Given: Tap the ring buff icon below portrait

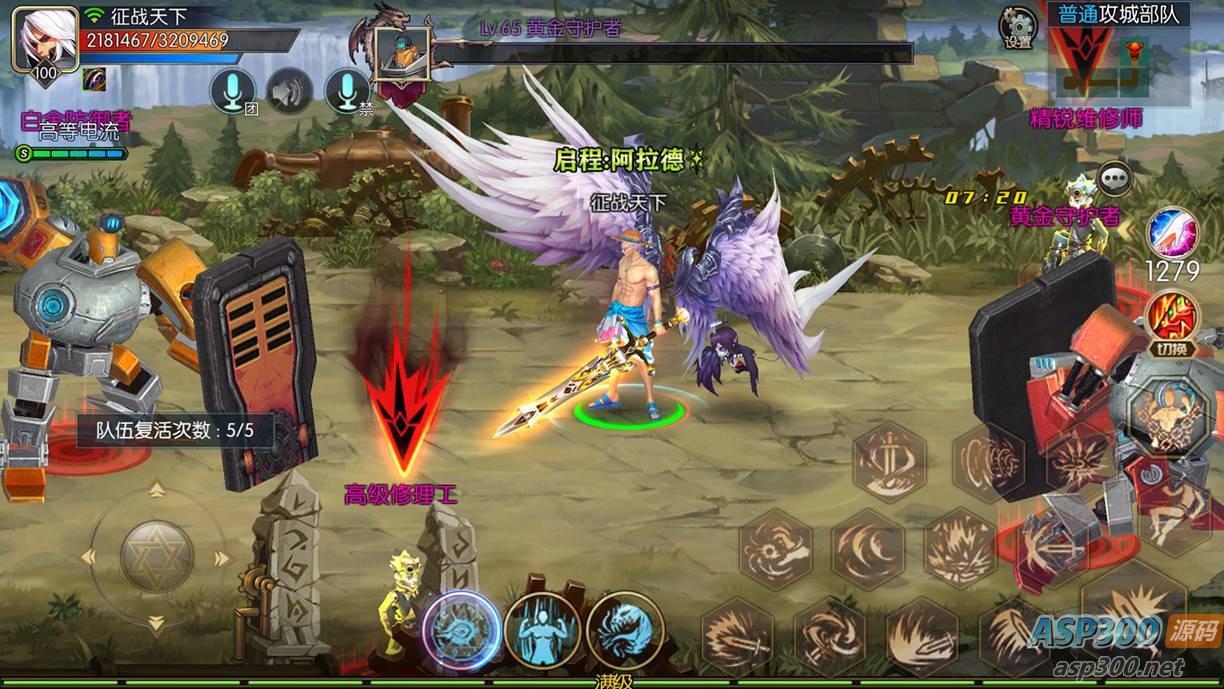Looking at the screenshot, I should (x=95, y=79).
